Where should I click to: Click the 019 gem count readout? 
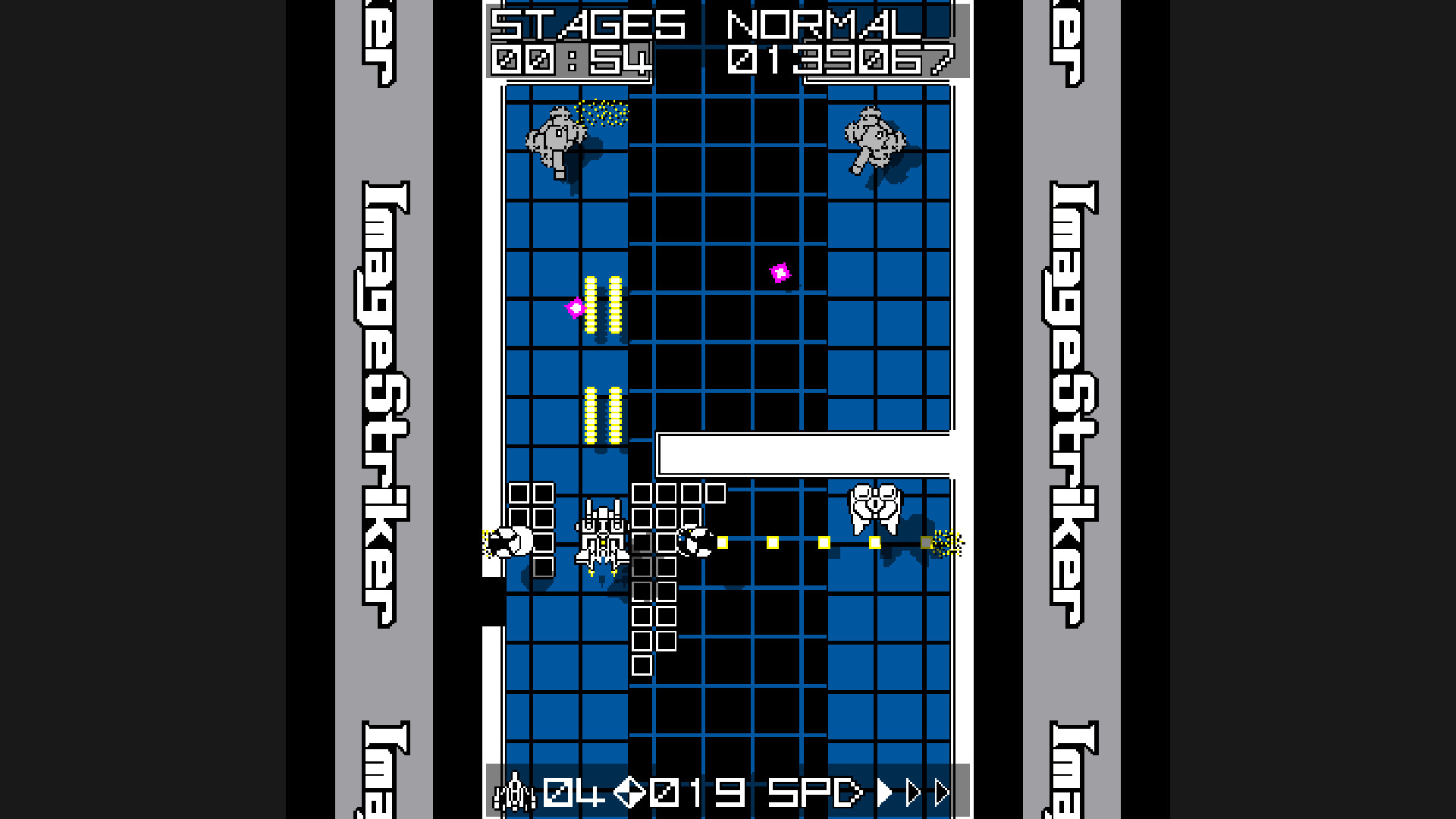698,792
